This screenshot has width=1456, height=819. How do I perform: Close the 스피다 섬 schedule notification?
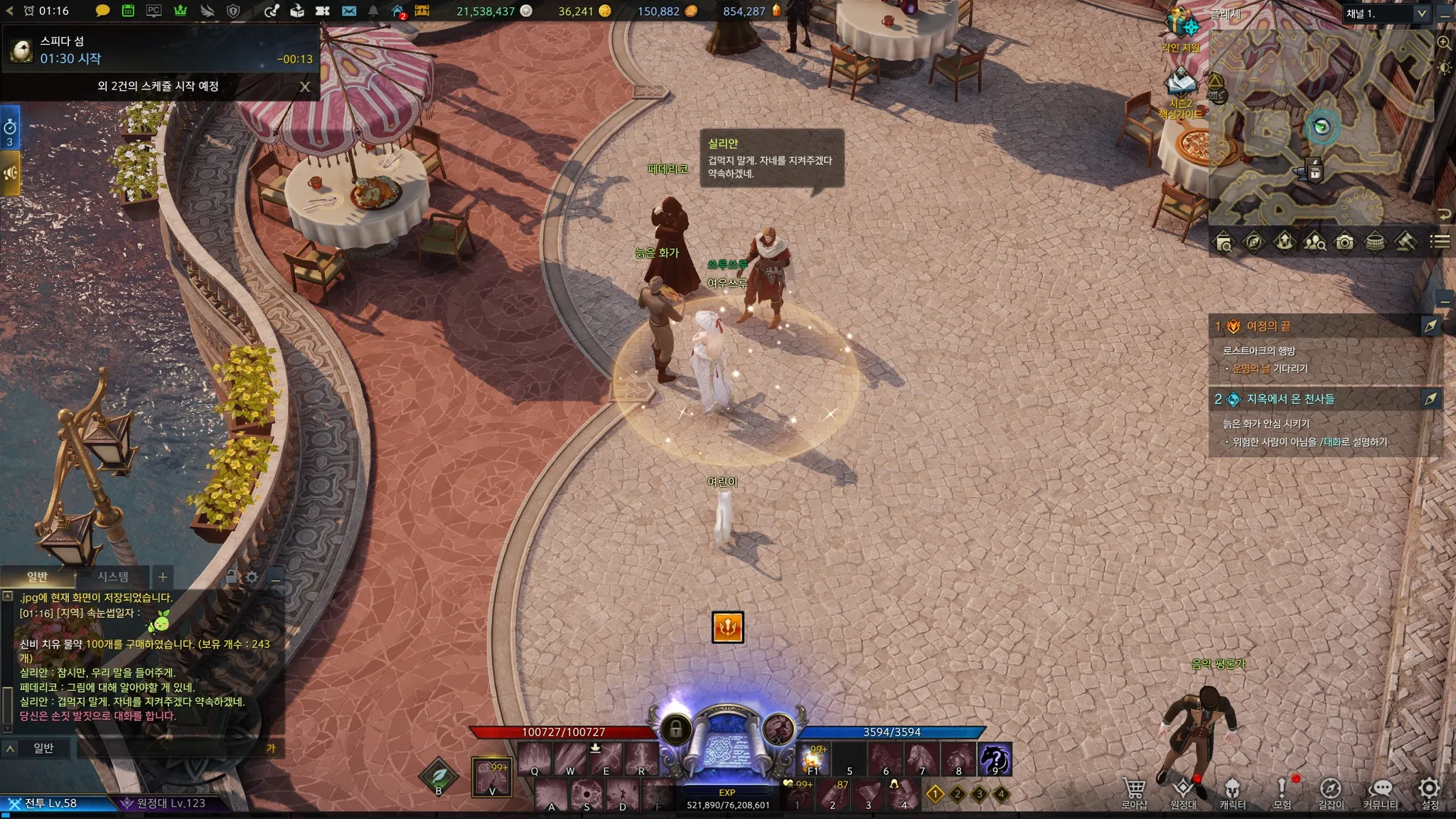(x=305, y=87)
